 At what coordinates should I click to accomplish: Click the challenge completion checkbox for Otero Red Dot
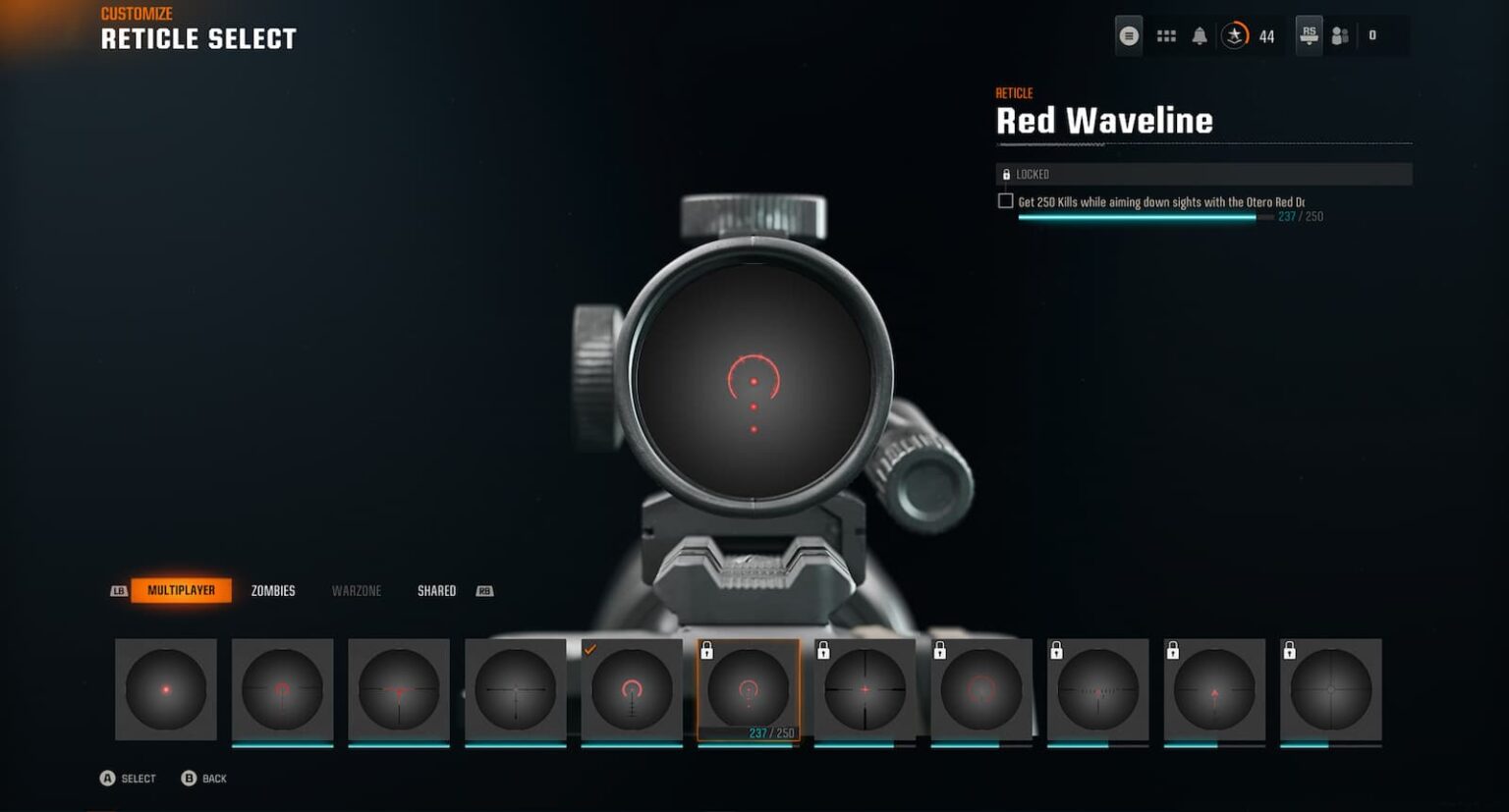pyautogui.click(x=1005, y=200)
